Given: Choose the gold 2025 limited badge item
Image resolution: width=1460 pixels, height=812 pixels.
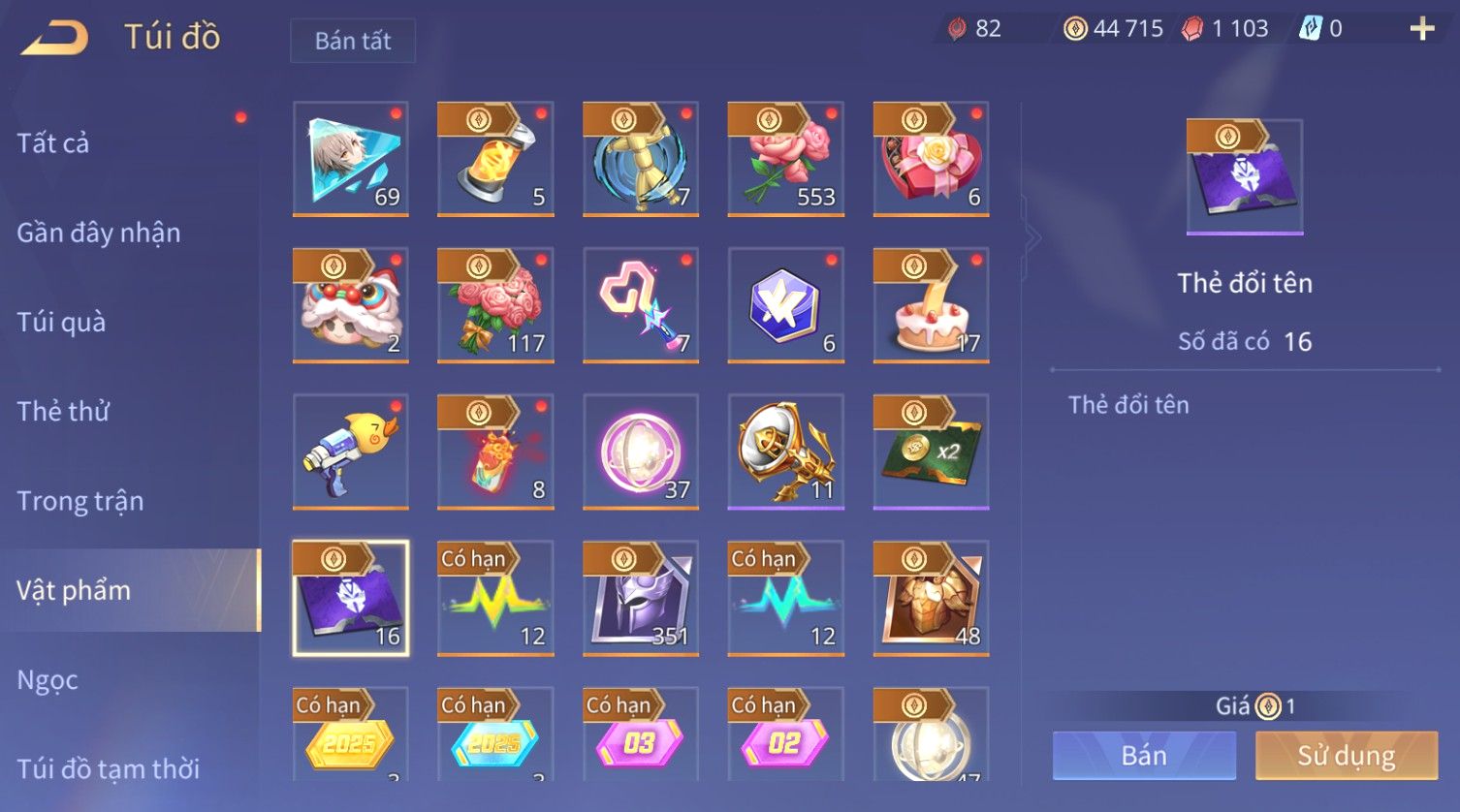Looking at the screenshot, I should pos(350,736).
